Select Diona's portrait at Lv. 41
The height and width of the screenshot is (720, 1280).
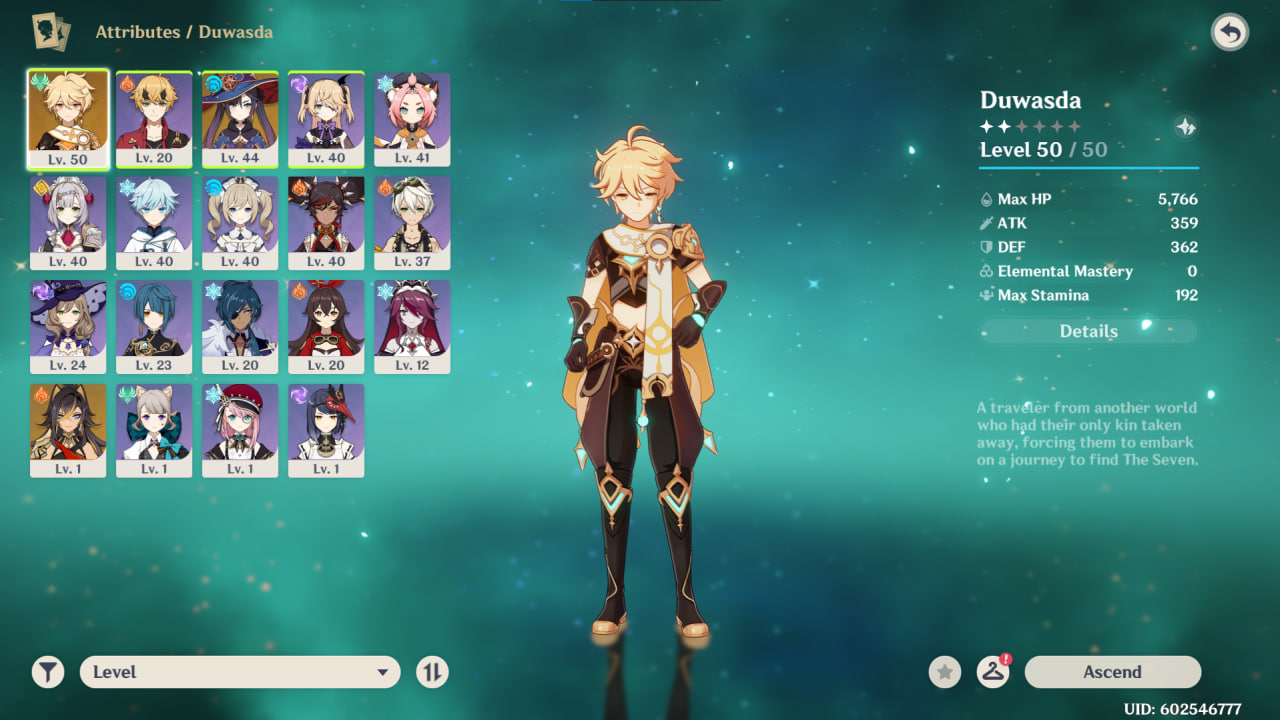412,118
